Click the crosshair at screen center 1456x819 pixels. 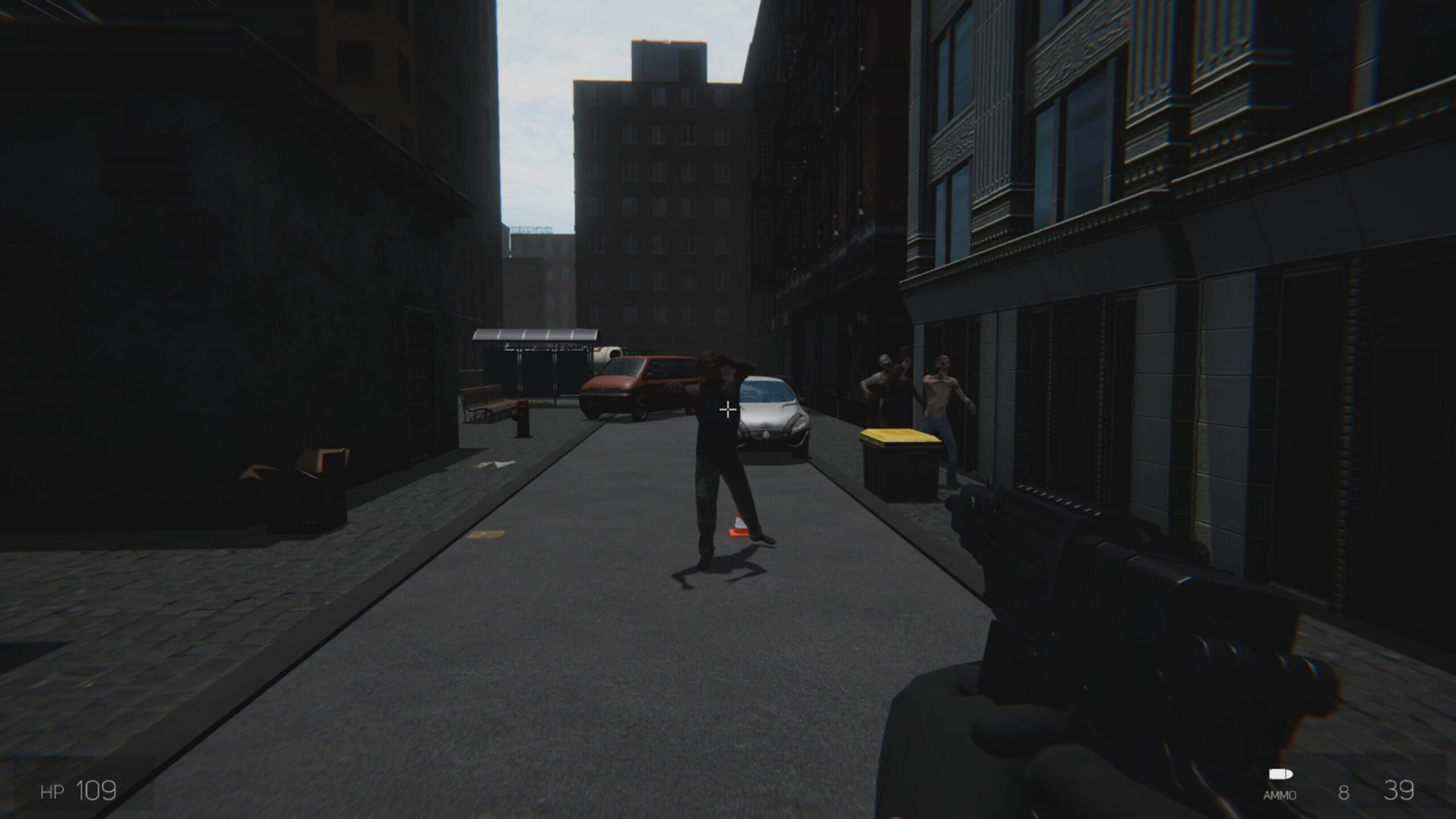point(728,409)
